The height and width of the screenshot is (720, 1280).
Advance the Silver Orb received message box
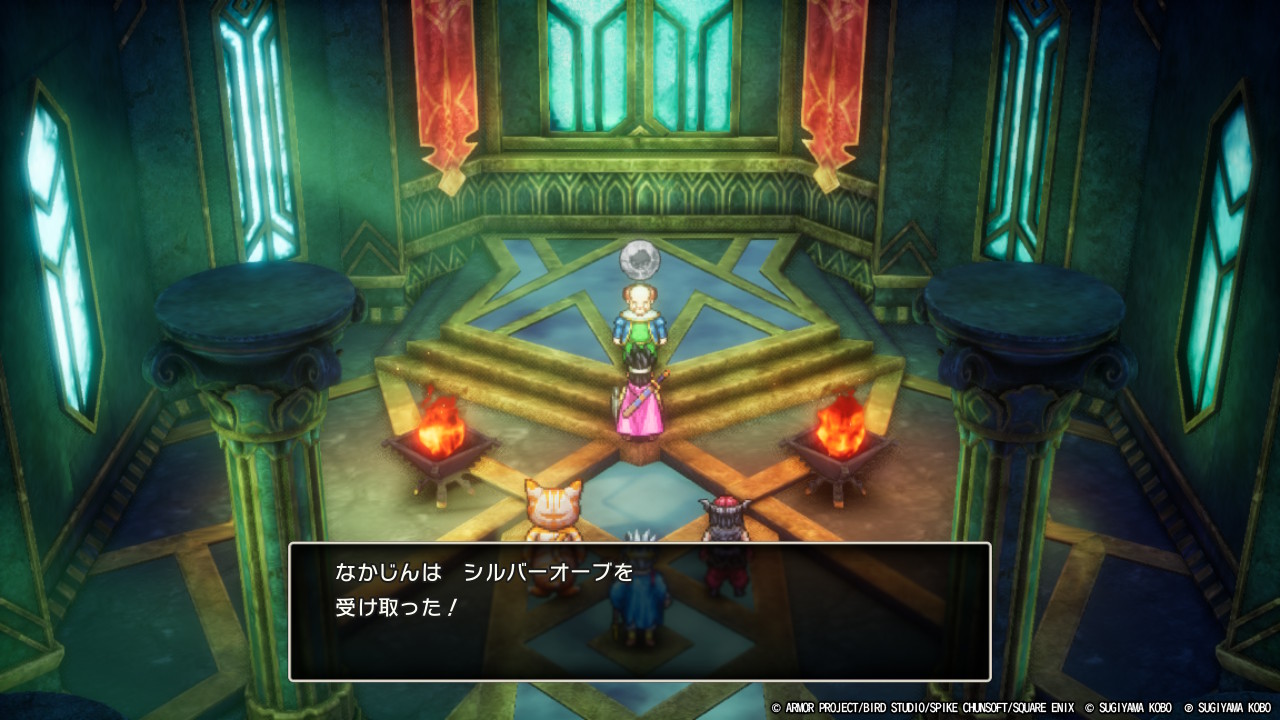(x=639, y=611)
